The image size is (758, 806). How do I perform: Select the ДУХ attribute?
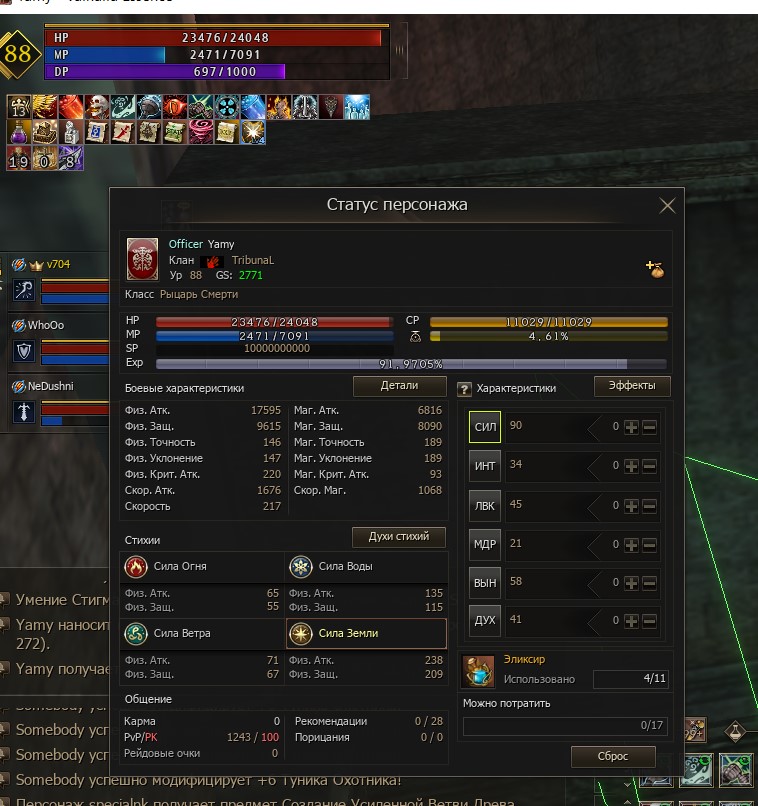(485, 621)
